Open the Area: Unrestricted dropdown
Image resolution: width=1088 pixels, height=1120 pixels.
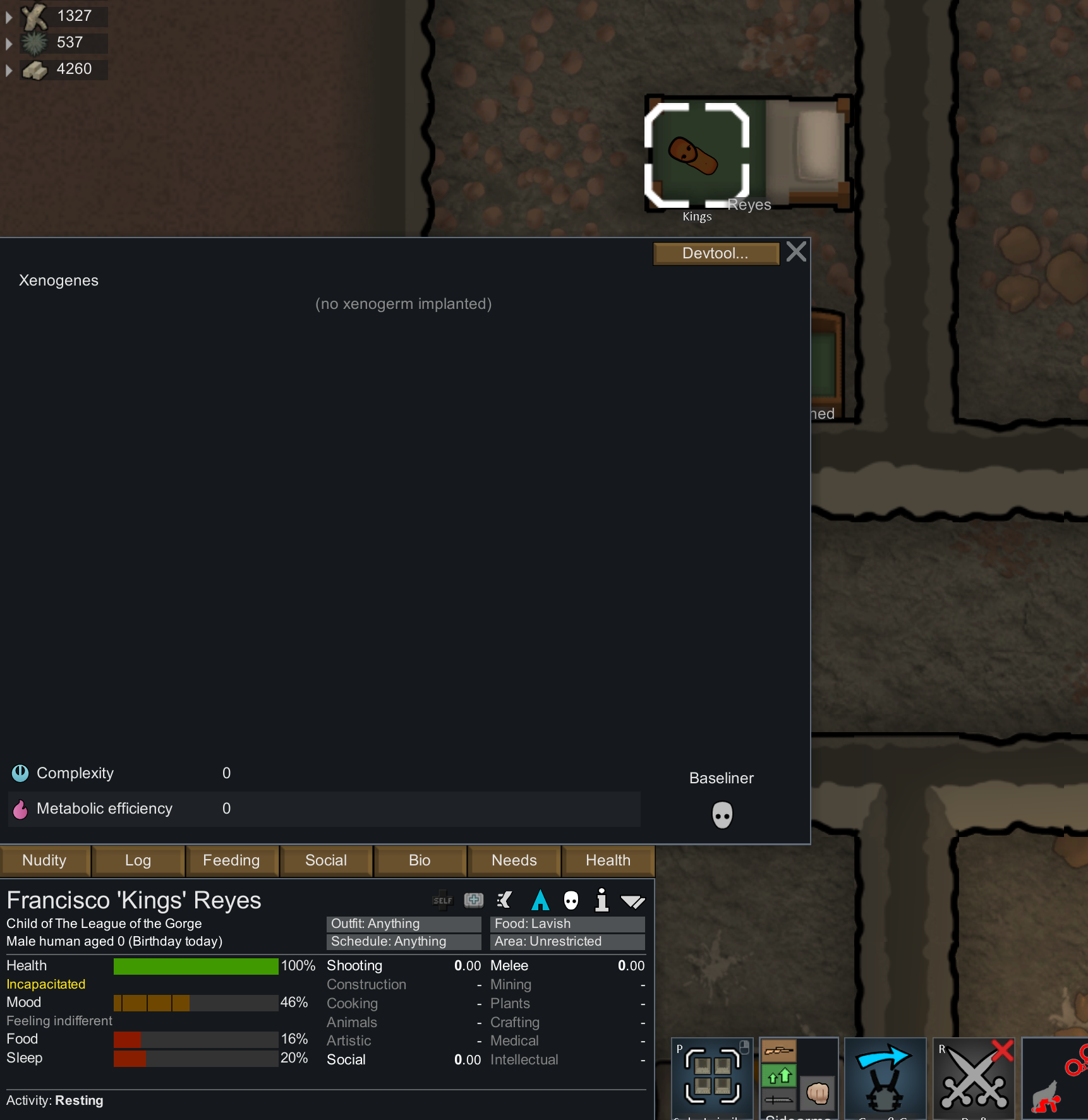[x=567, y=941]
